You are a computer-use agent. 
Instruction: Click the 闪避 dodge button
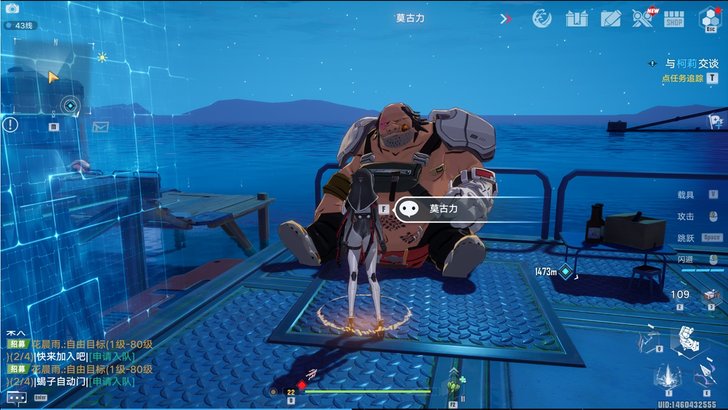coord(698,258)
